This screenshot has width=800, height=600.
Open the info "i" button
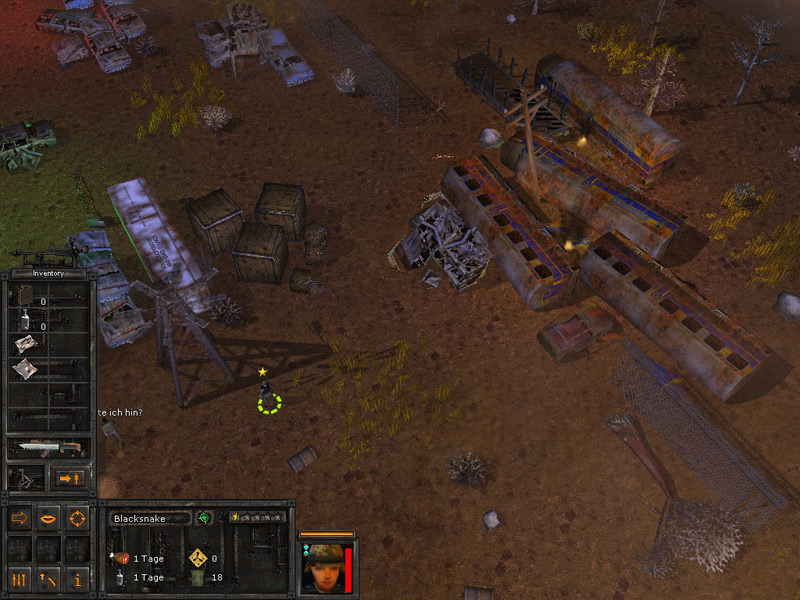pos(77,578)
